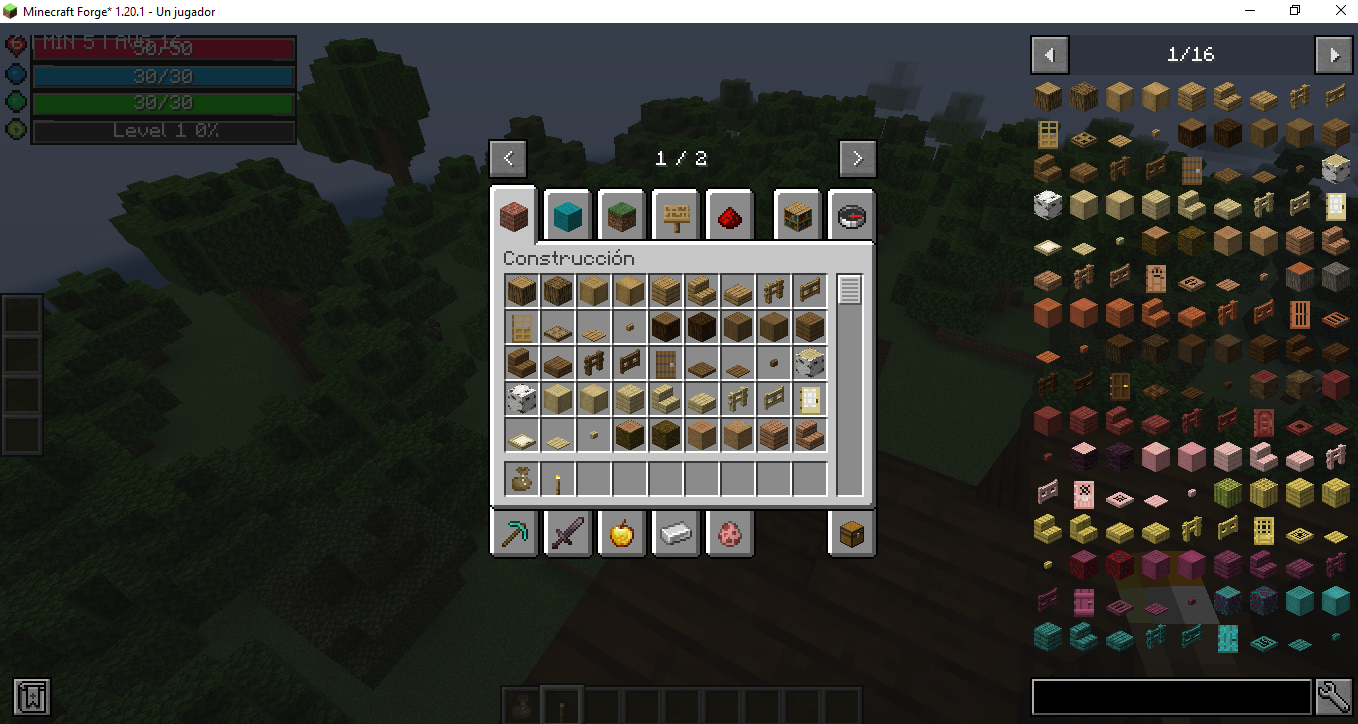
Task: Open the survival inventory chest tab
Action: tap(851, 533)
